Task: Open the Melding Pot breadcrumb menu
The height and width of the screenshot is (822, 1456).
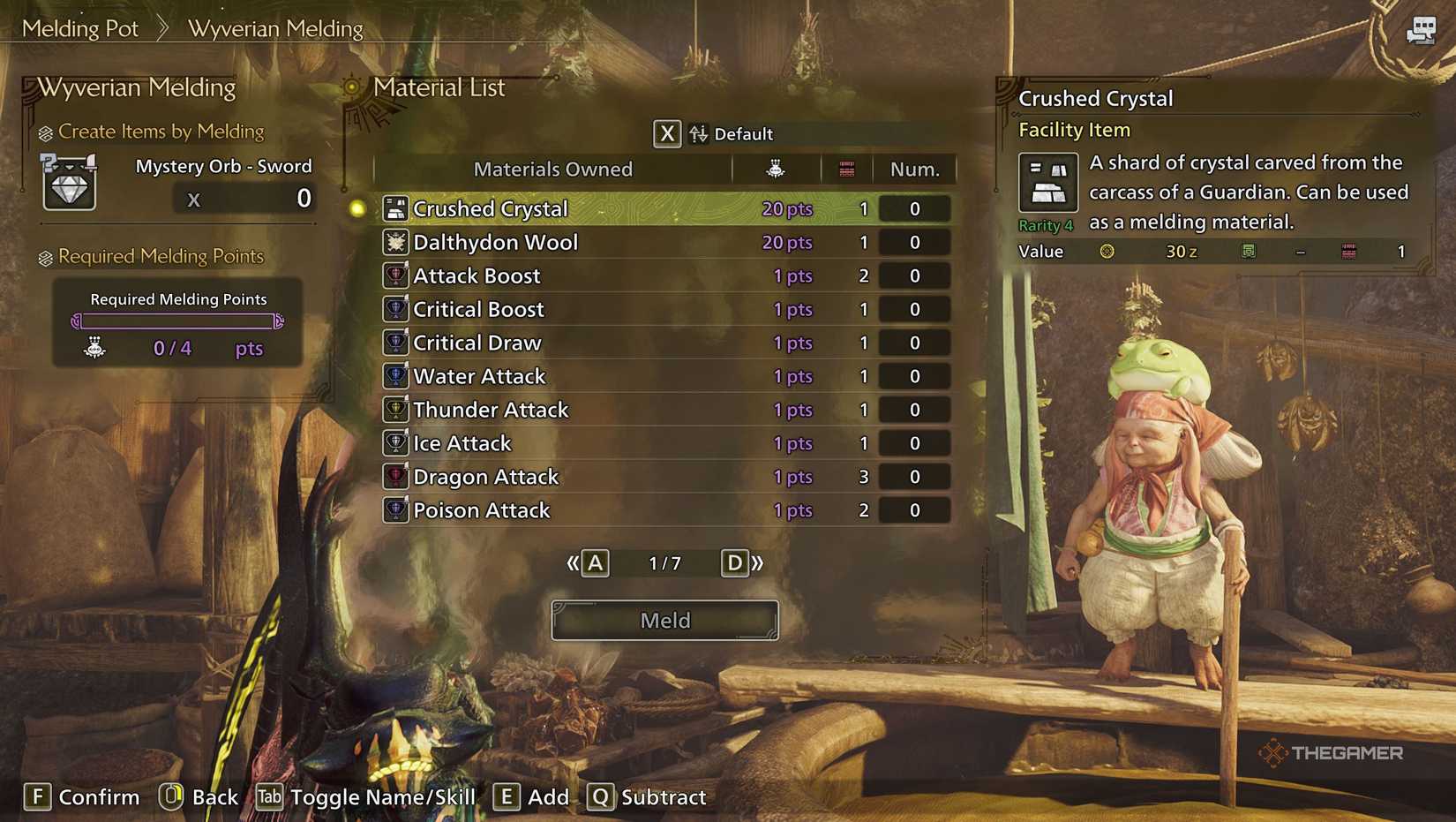Action: coord(80,28)
